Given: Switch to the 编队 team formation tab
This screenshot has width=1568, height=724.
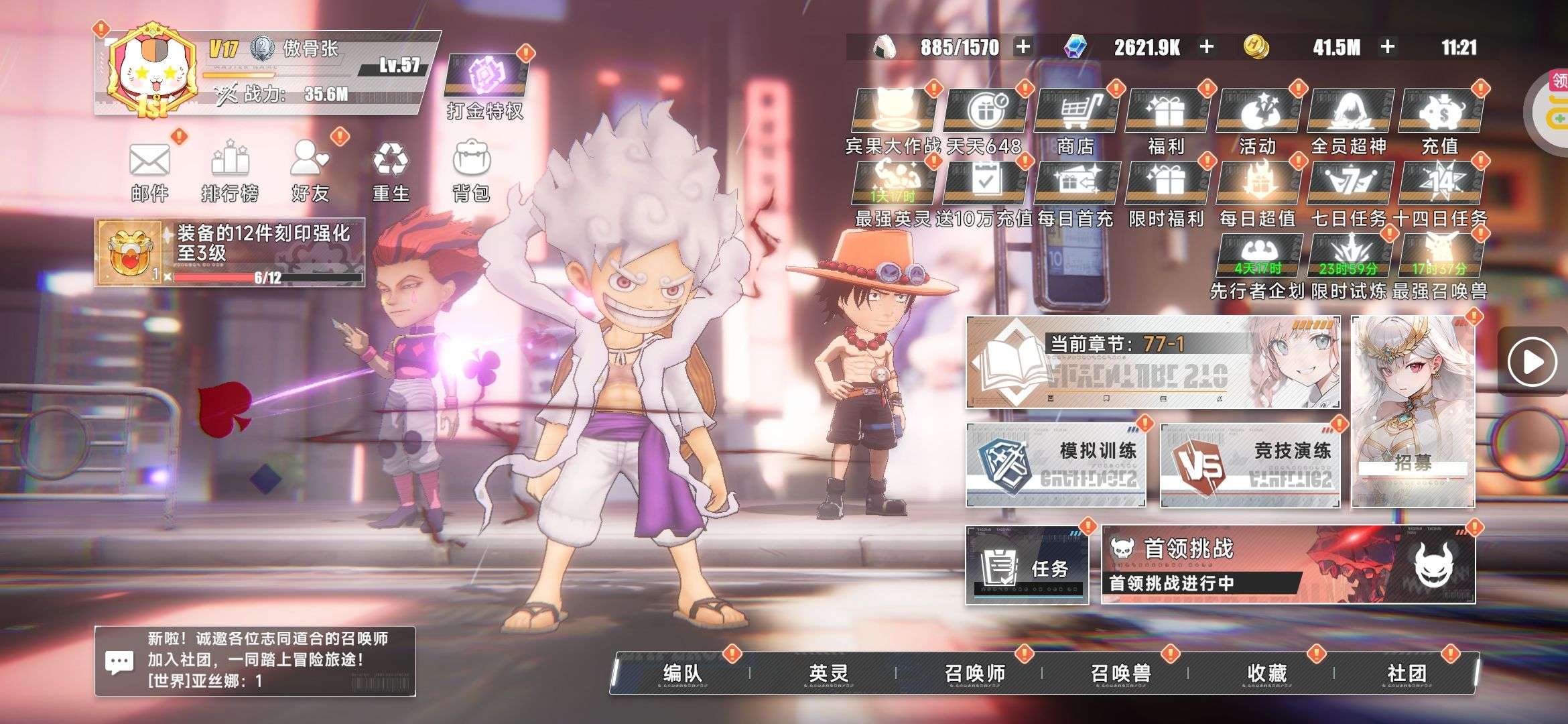Looking at the screenshot, I should pyautogui.click(x=682, y=672).
